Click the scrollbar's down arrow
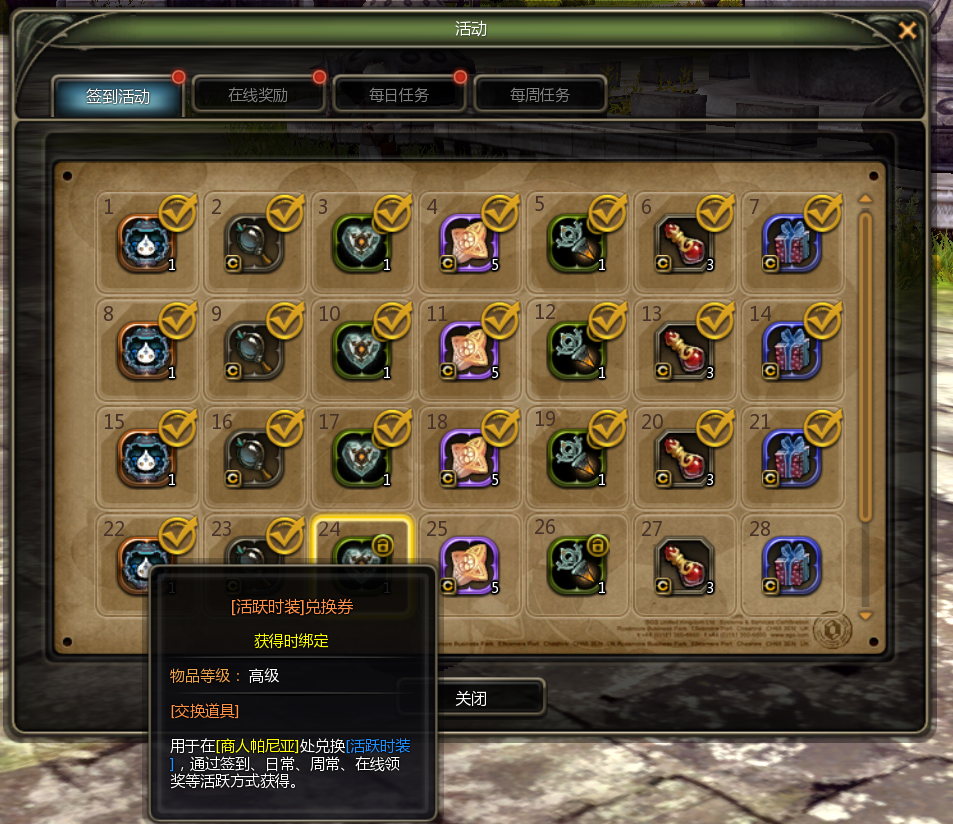 coord(866,616)
